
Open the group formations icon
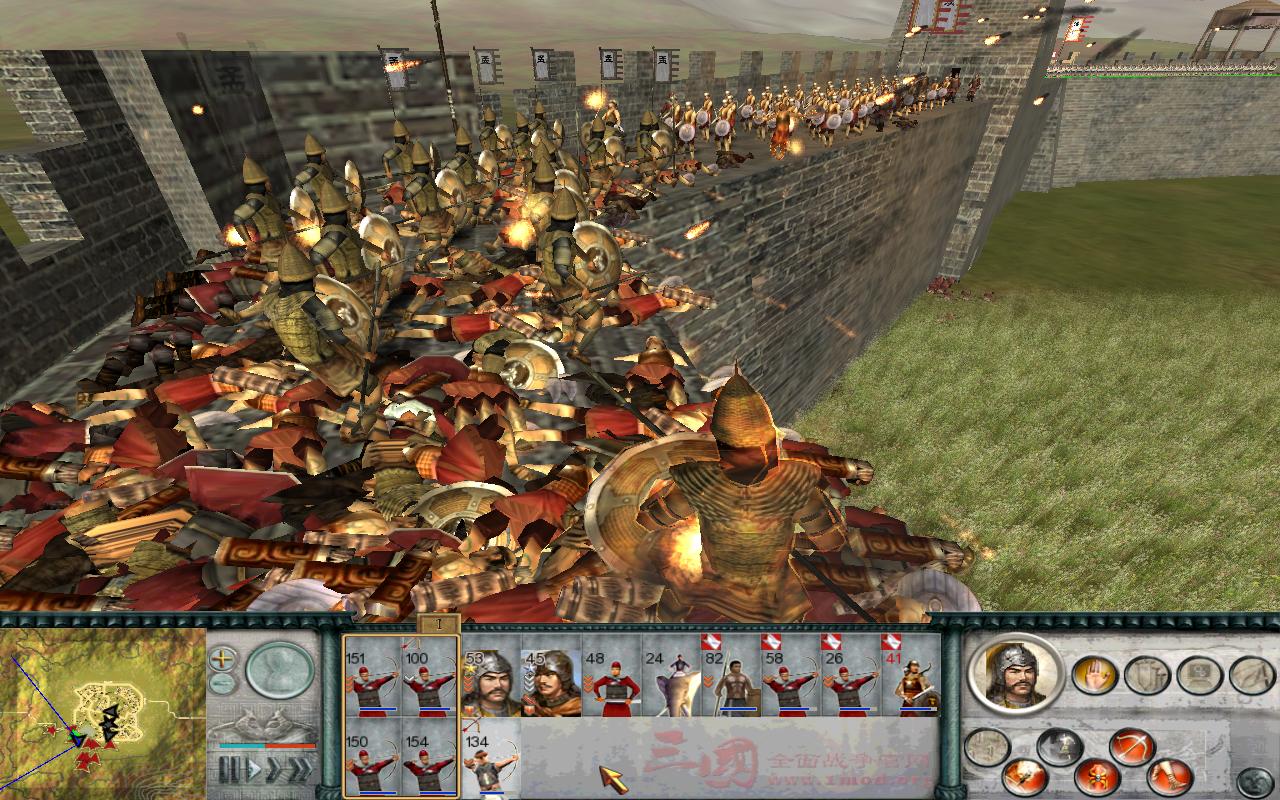pos(1196,674)
